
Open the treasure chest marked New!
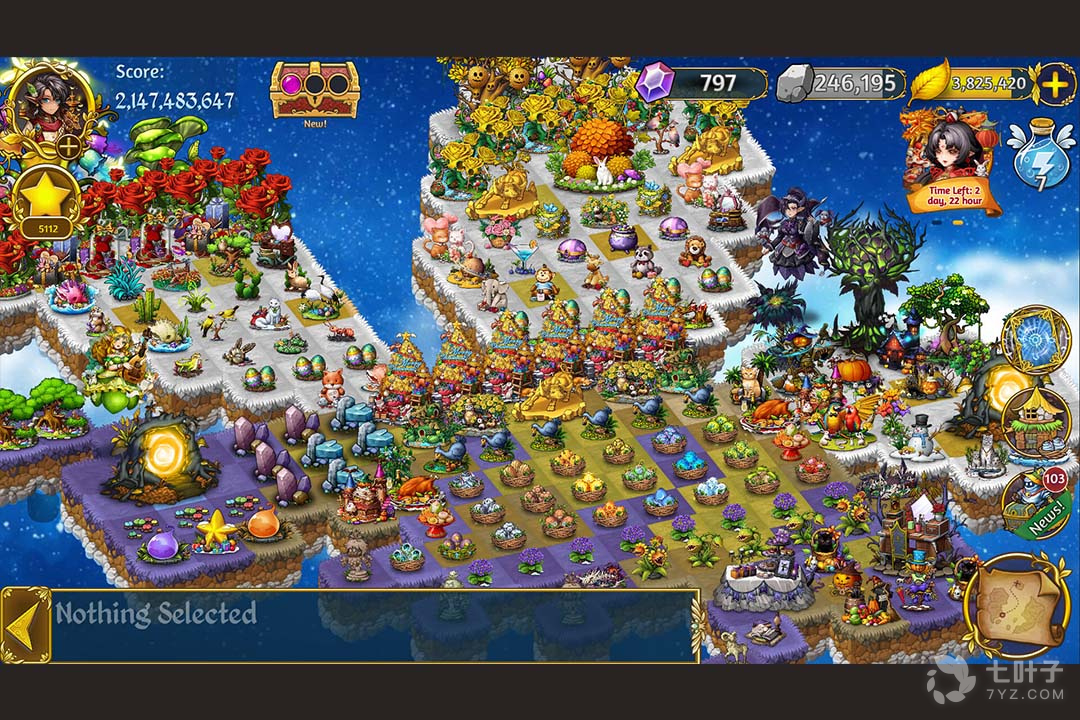tap(314, 90)
